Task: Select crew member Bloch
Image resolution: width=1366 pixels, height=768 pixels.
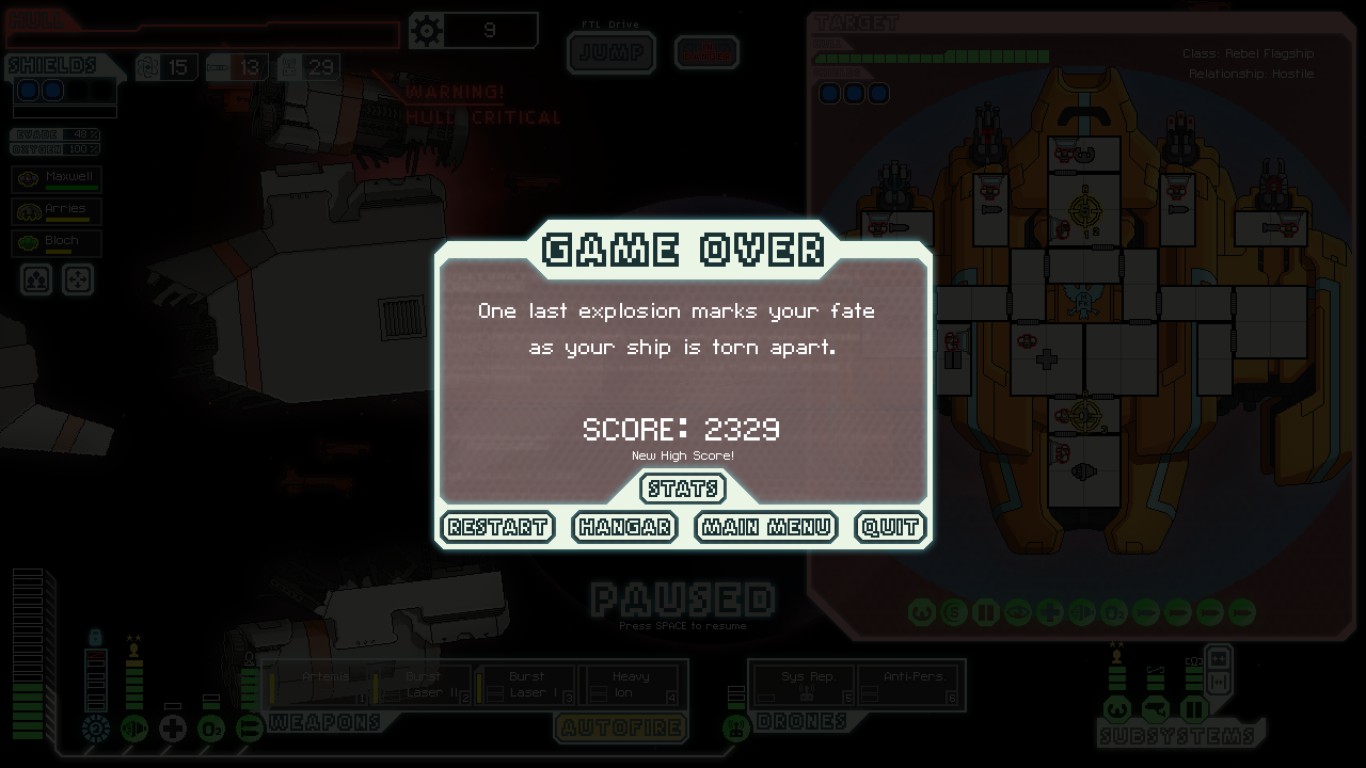Action: (x=58, y=243)
